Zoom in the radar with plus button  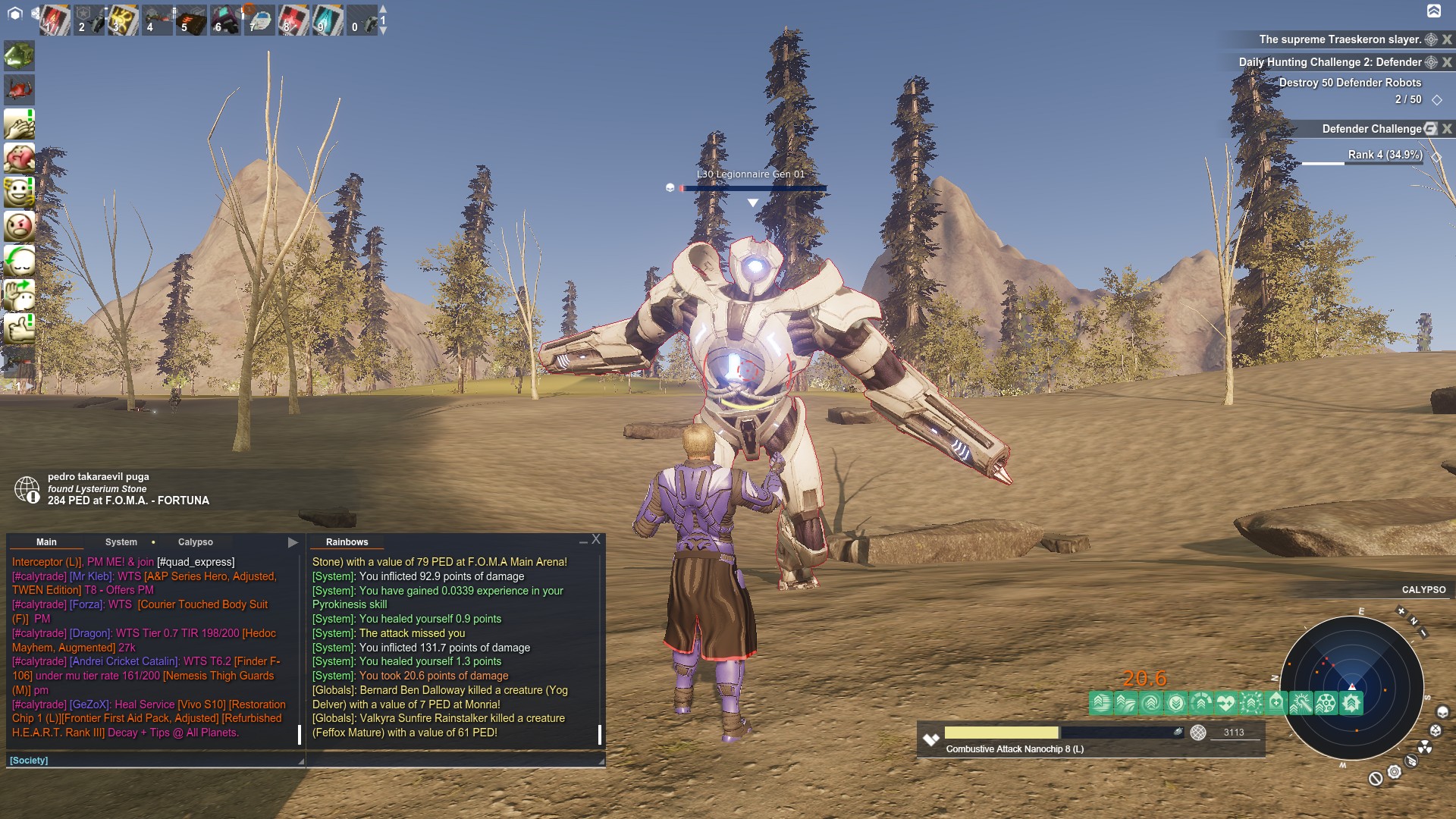point(1401,611)
